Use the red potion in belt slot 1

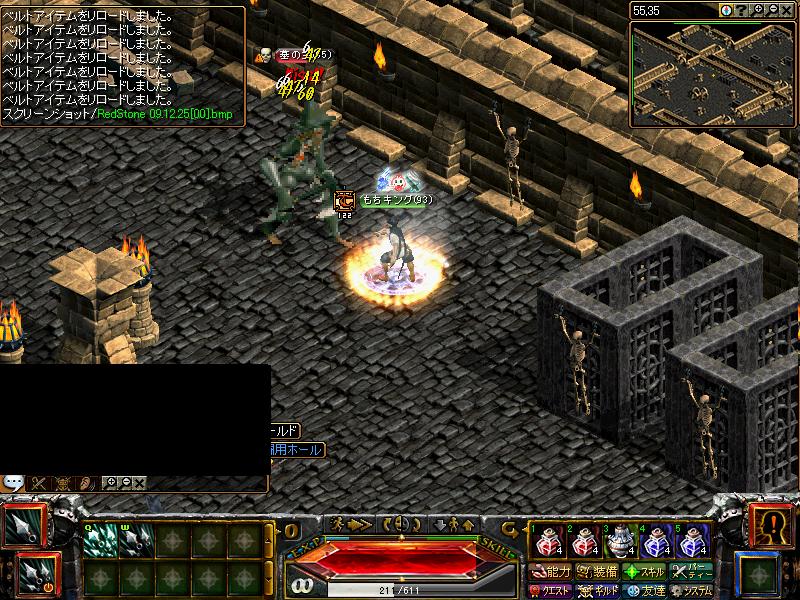546,542
